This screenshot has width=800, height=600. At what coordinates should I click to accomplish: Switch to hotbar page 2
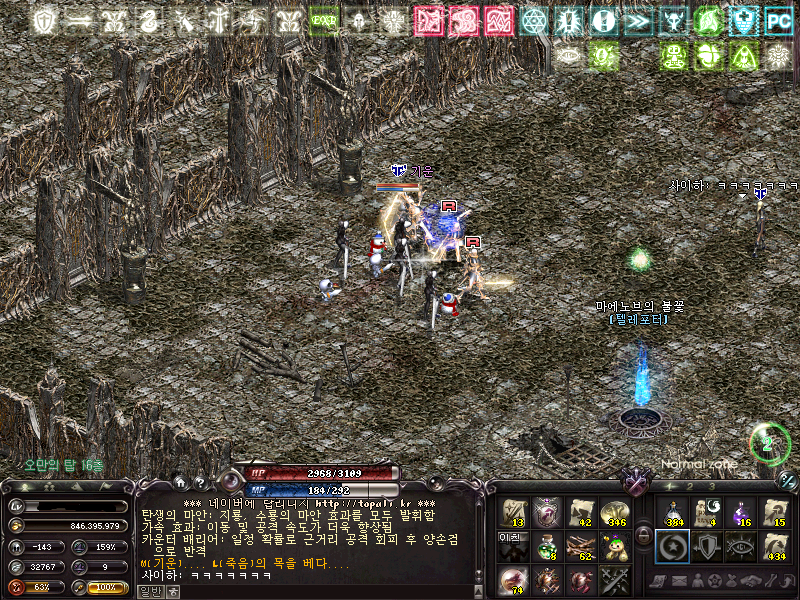688,486
